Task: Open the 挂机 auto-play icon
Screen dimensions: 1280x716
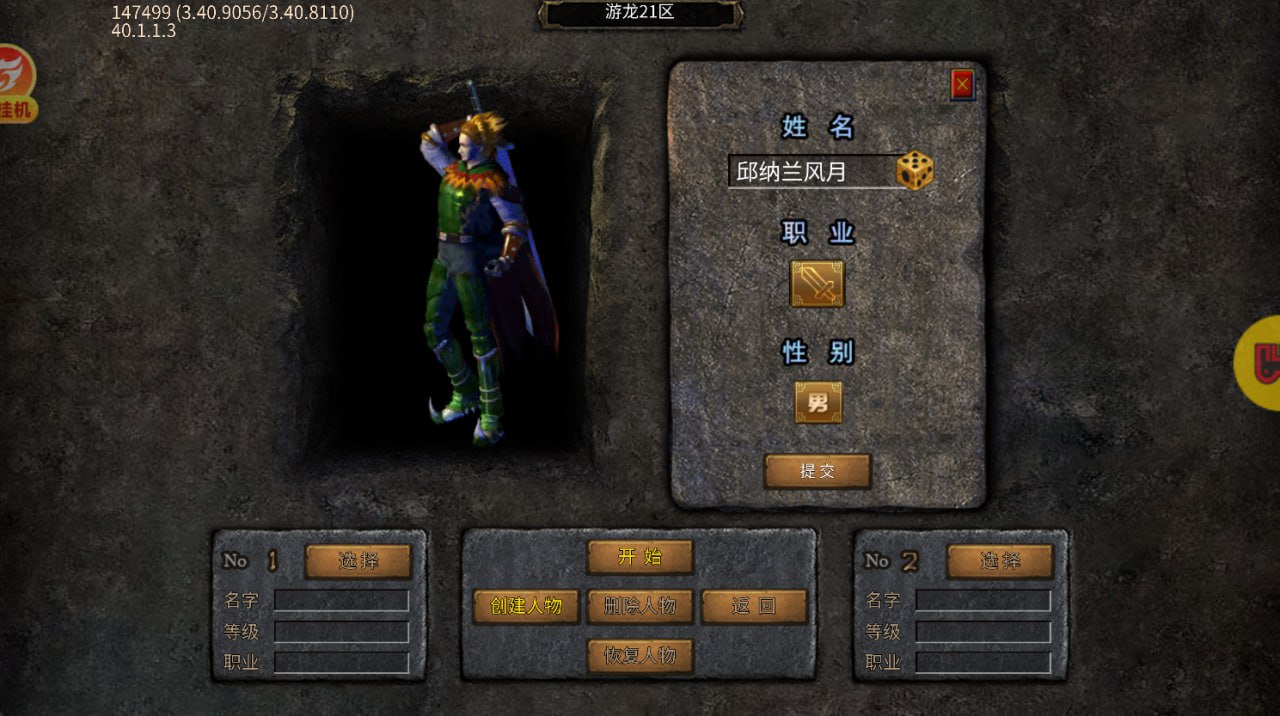Action: 16,84
